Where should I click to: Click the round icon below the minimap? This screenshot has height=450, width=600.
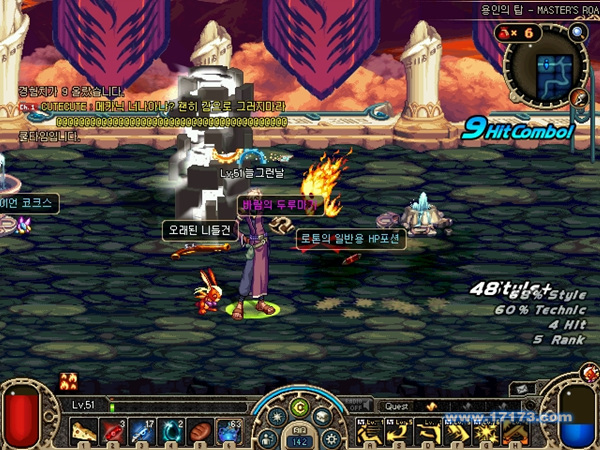click(x=580, y=98)
